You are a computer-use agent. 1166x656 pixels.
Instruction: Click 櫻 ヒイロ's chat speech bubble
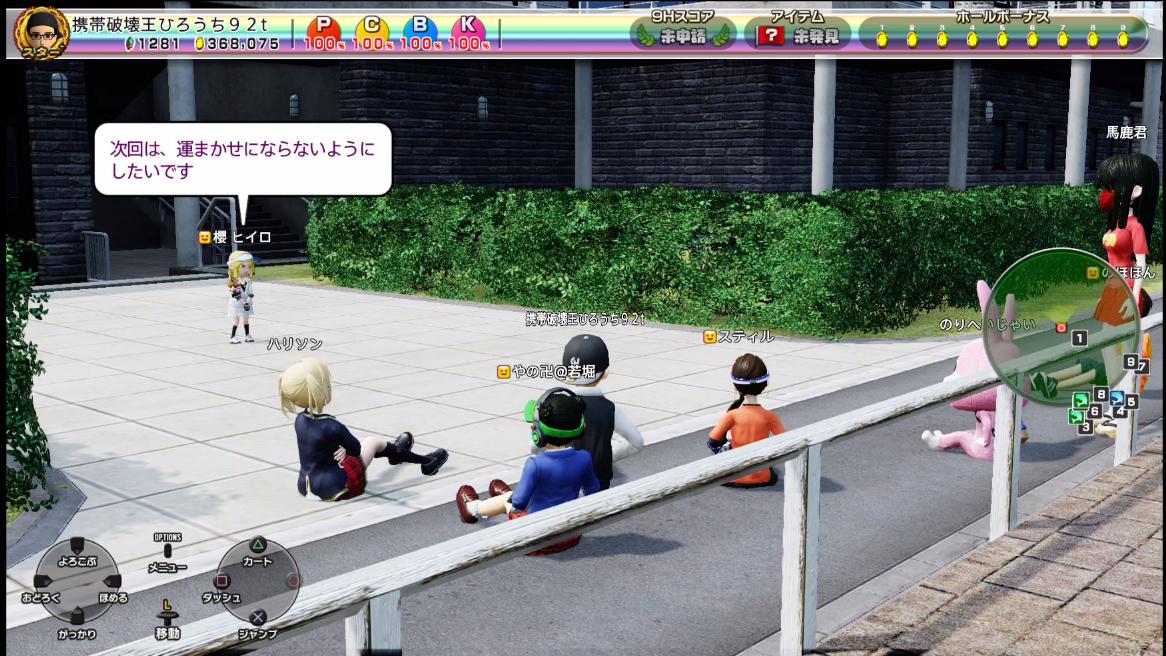point(243,158)
